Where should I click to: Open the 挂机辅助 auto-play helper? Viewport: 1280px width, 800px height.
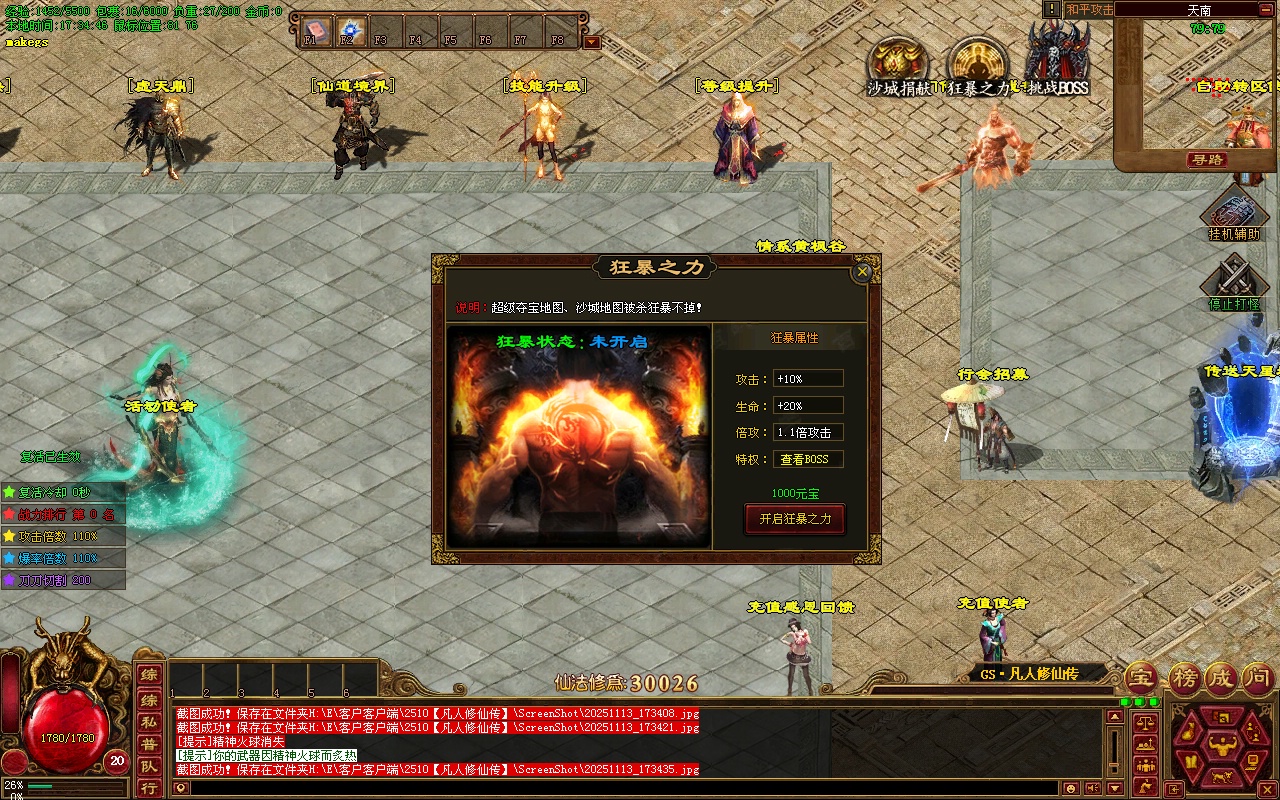coord(1234,214)
